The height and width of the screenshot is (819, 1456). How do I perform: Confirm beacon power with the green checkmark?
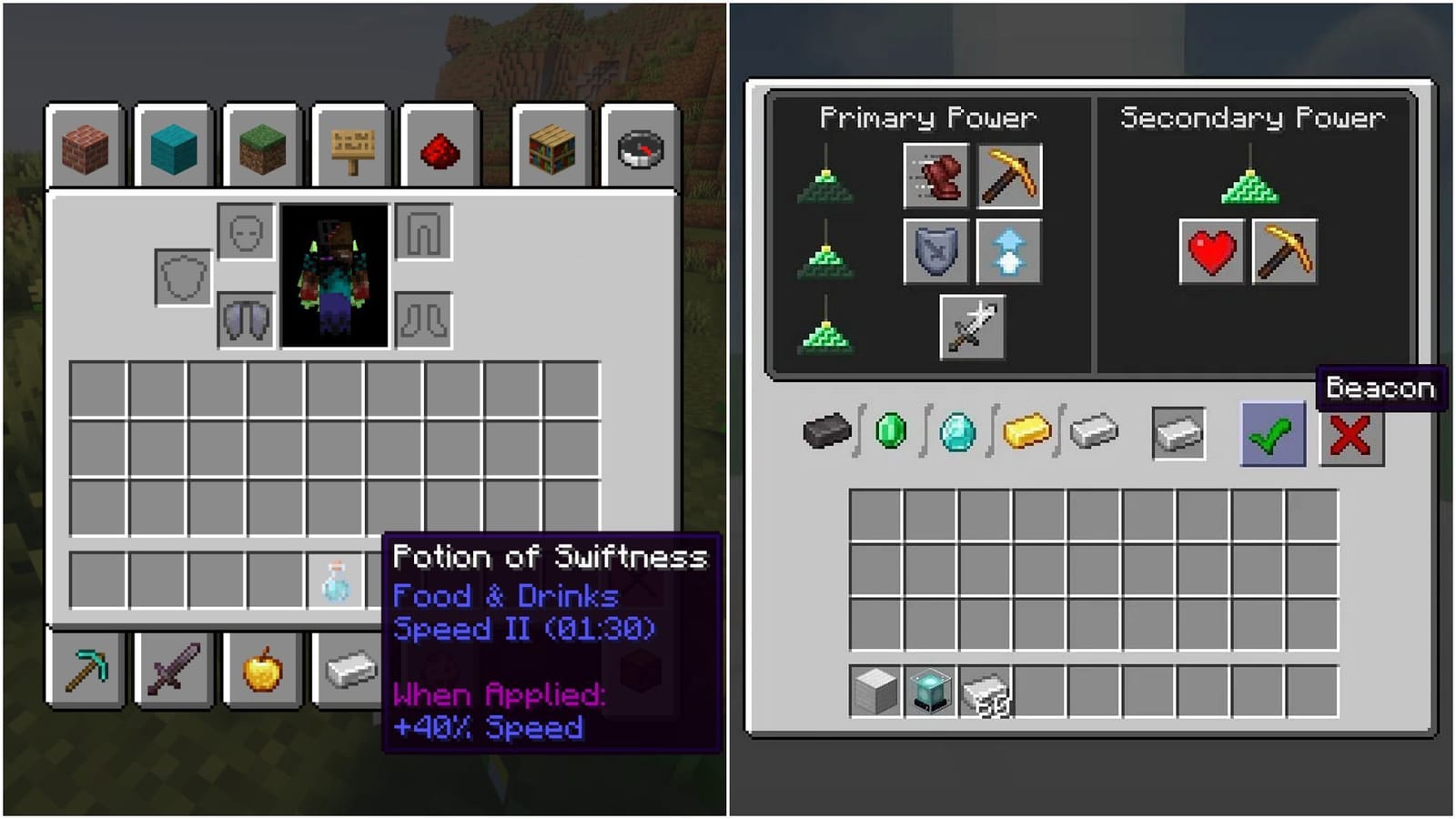1271,434
